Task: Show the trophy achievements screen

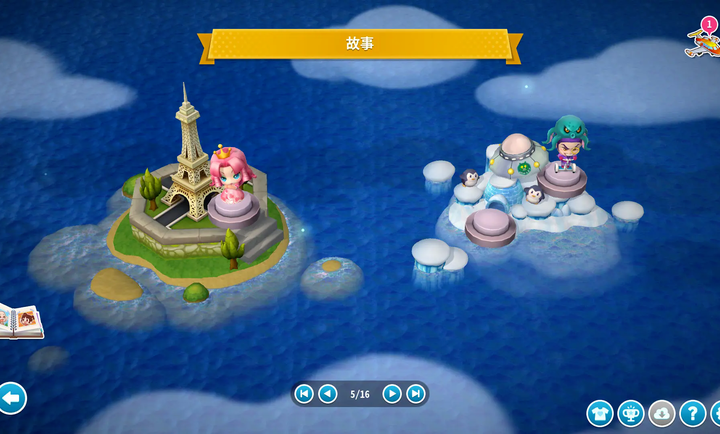Action: (x=631, y=413)
